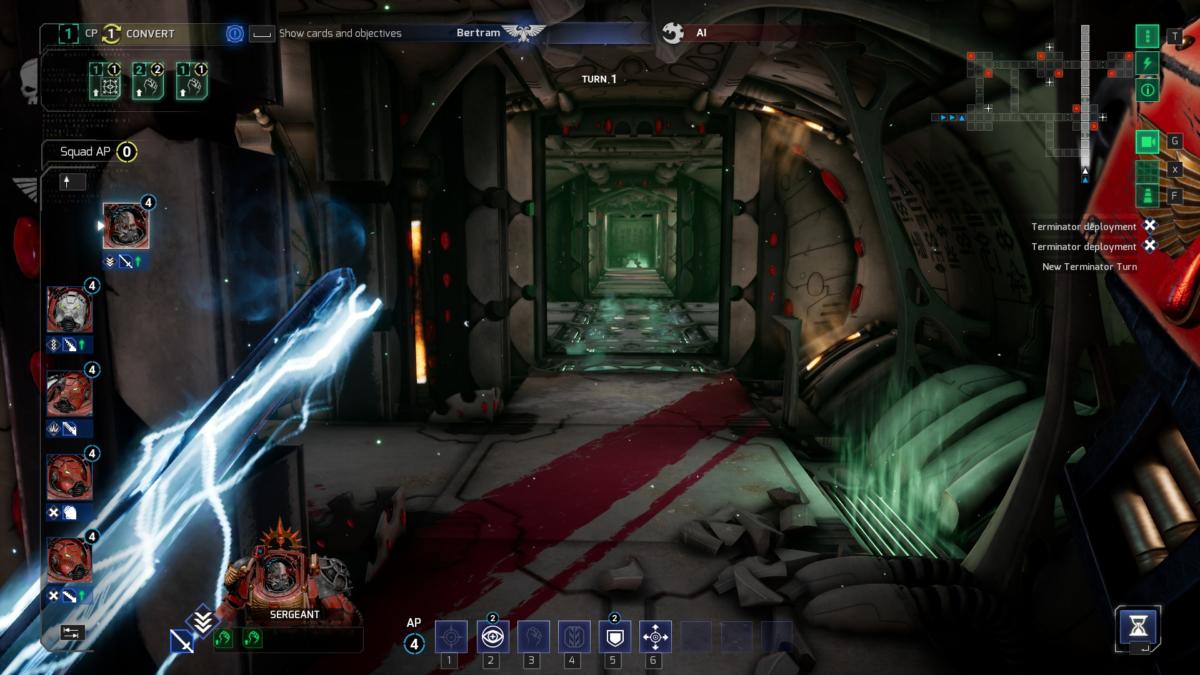Select the Sergeant portrait in squad list

[126, 226]
